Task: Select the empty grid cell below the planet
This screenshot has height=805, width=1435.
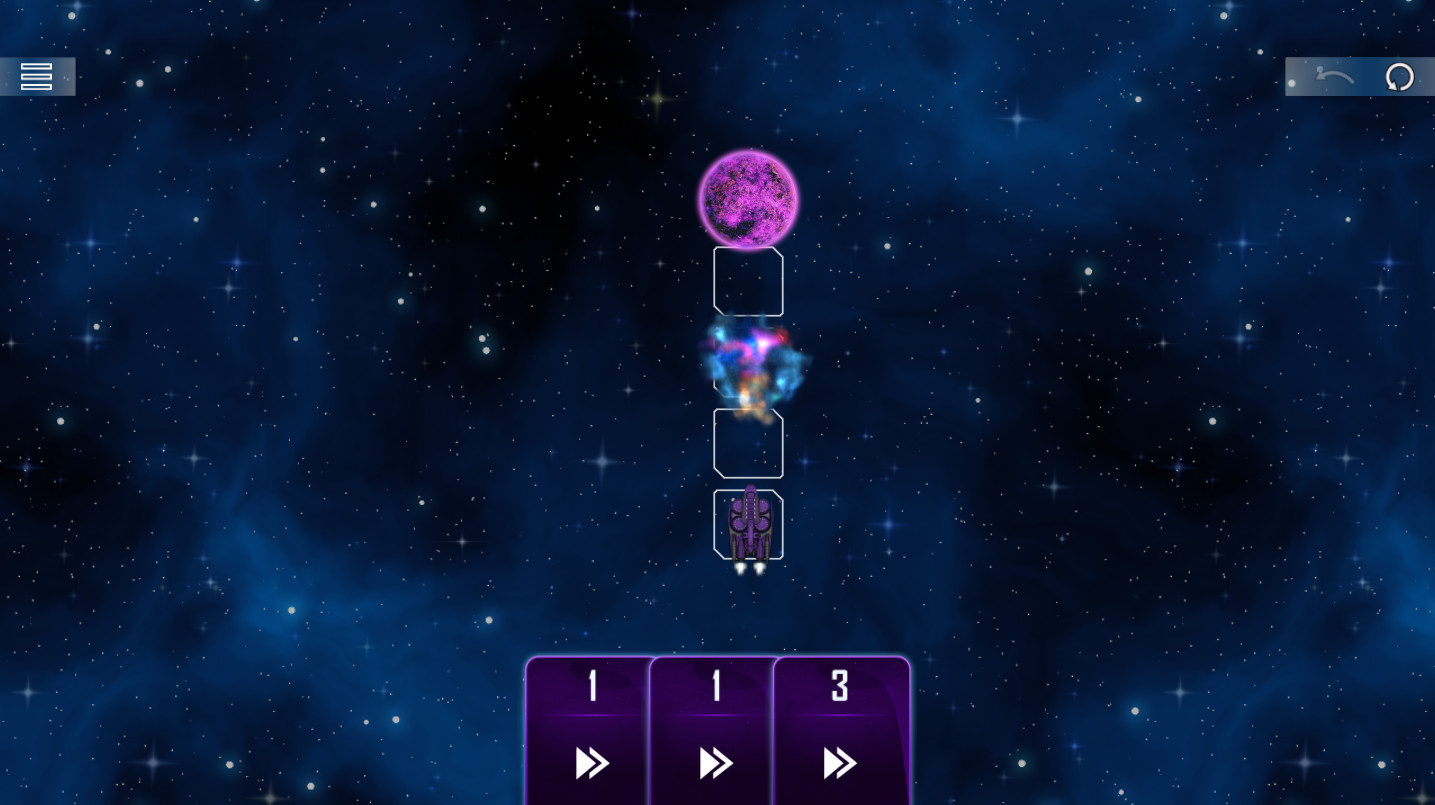Action: (x=748, y=281)
